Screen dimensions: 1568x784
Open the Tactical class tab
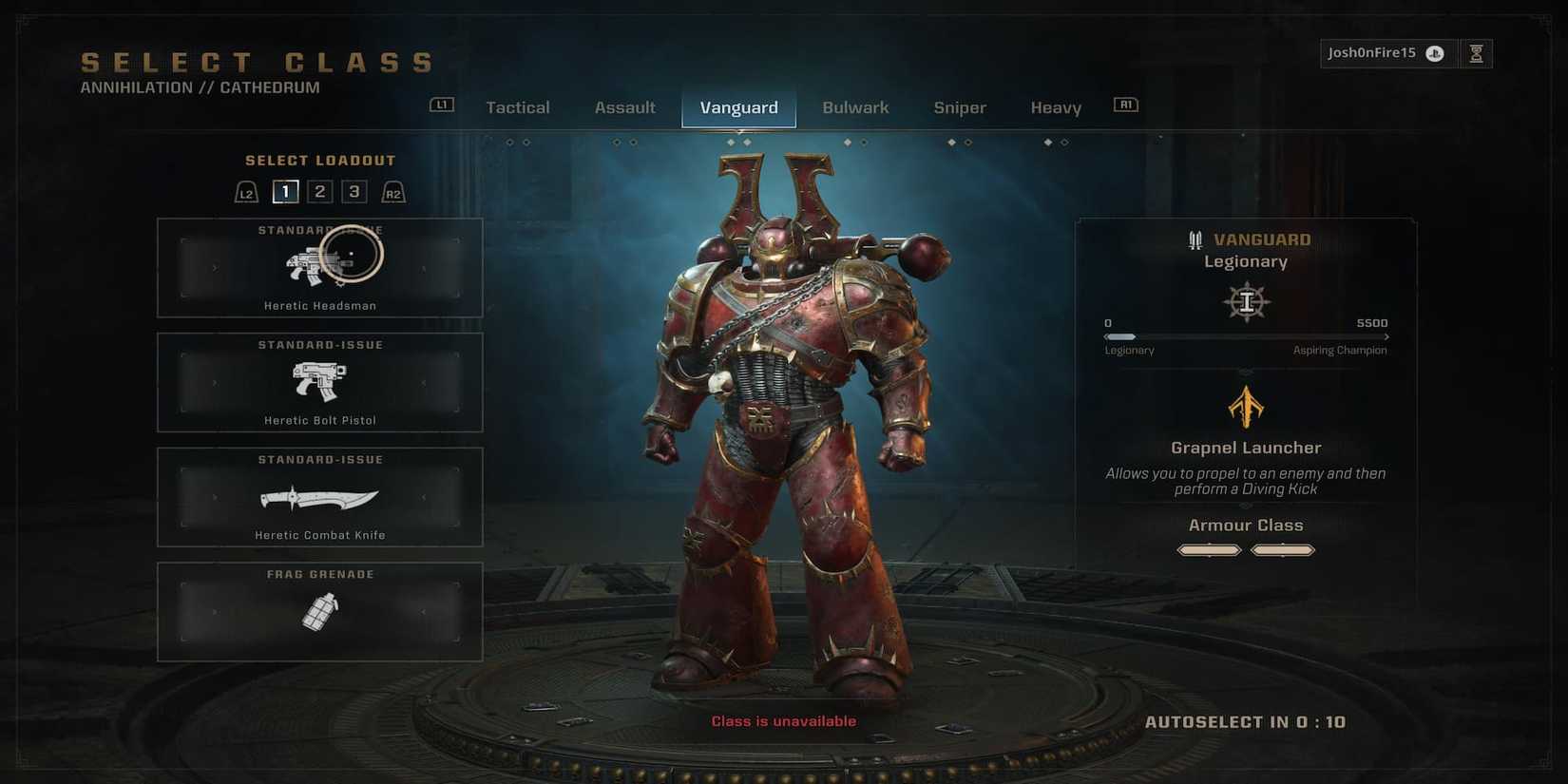[x=517, y=107]
